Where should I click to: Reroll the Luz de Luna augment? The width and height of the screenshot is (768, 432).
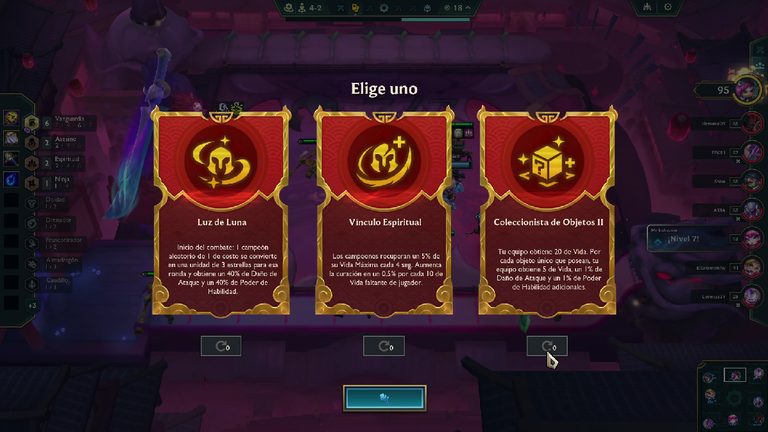220,346
